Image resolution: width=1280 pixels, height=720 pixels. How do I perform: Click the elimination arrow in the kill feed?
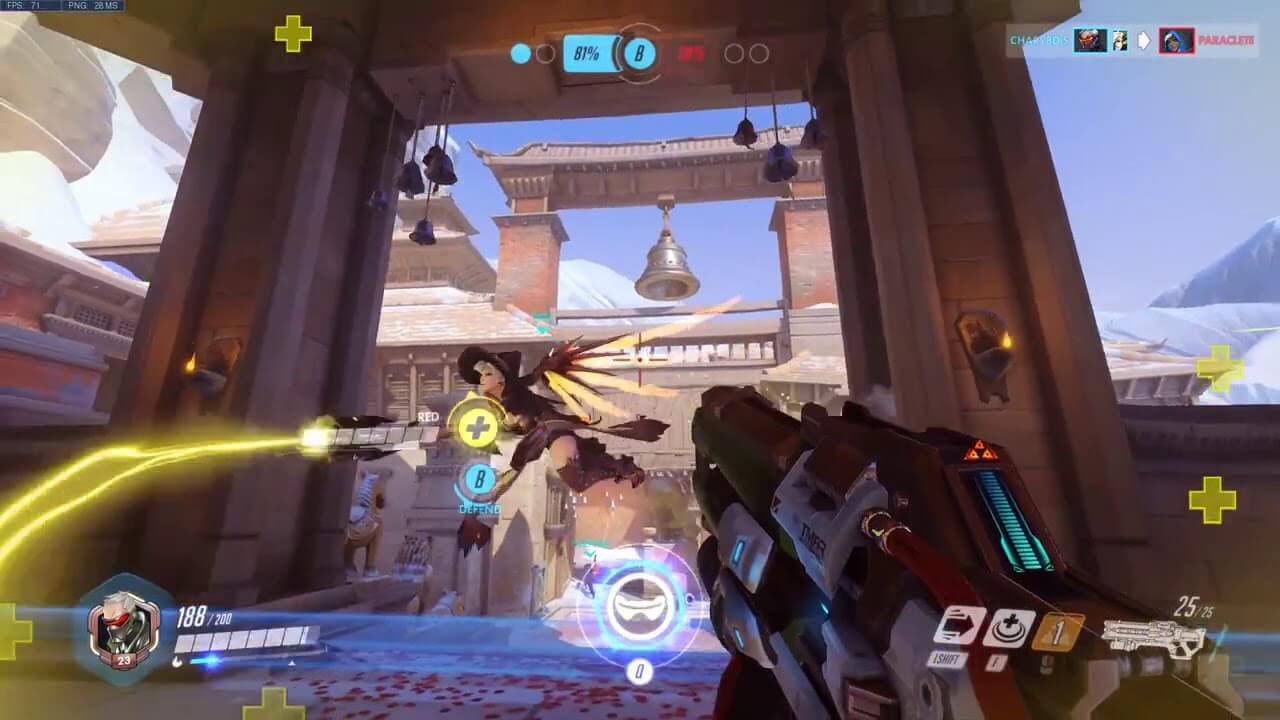[x=1143, y=40]
